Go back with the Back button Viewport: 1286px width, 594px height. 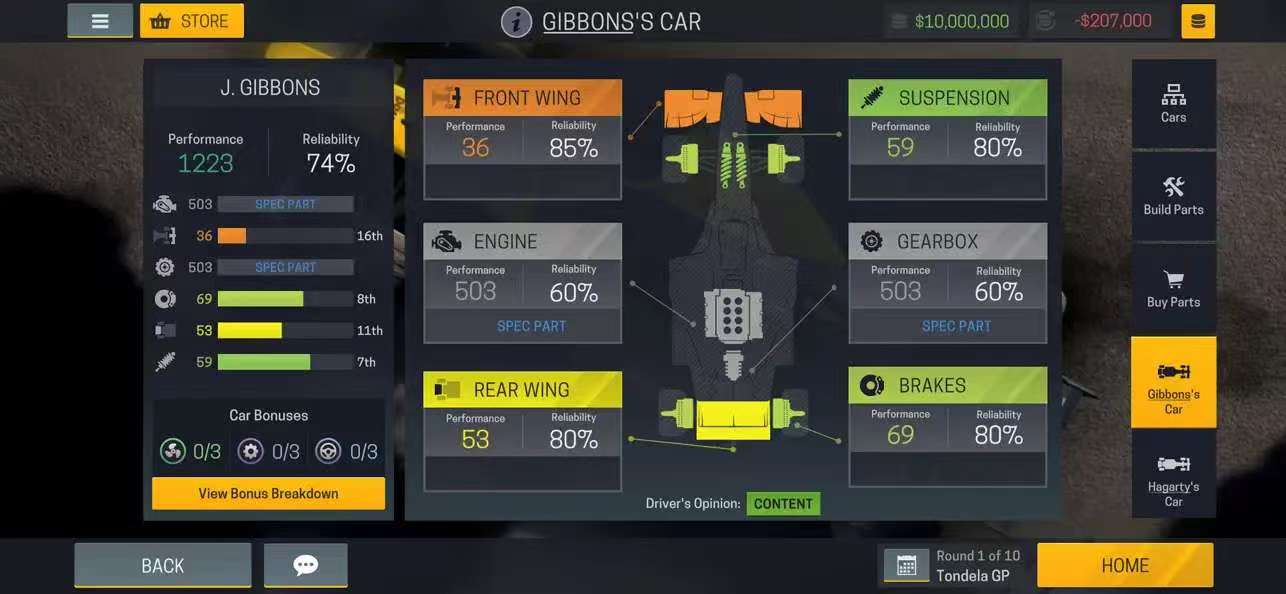[162, 566]
